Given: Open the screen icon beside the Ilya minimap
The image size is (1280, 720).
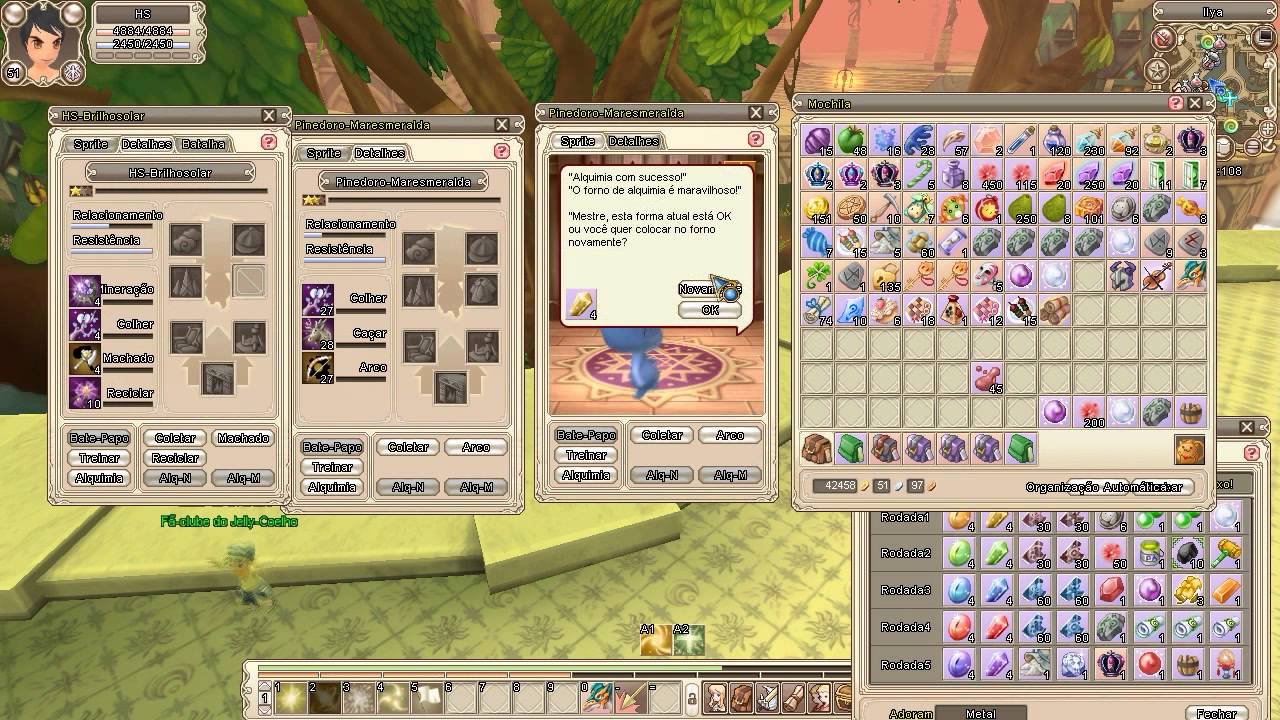Looking at the screenshot, I should [1263, 38].
